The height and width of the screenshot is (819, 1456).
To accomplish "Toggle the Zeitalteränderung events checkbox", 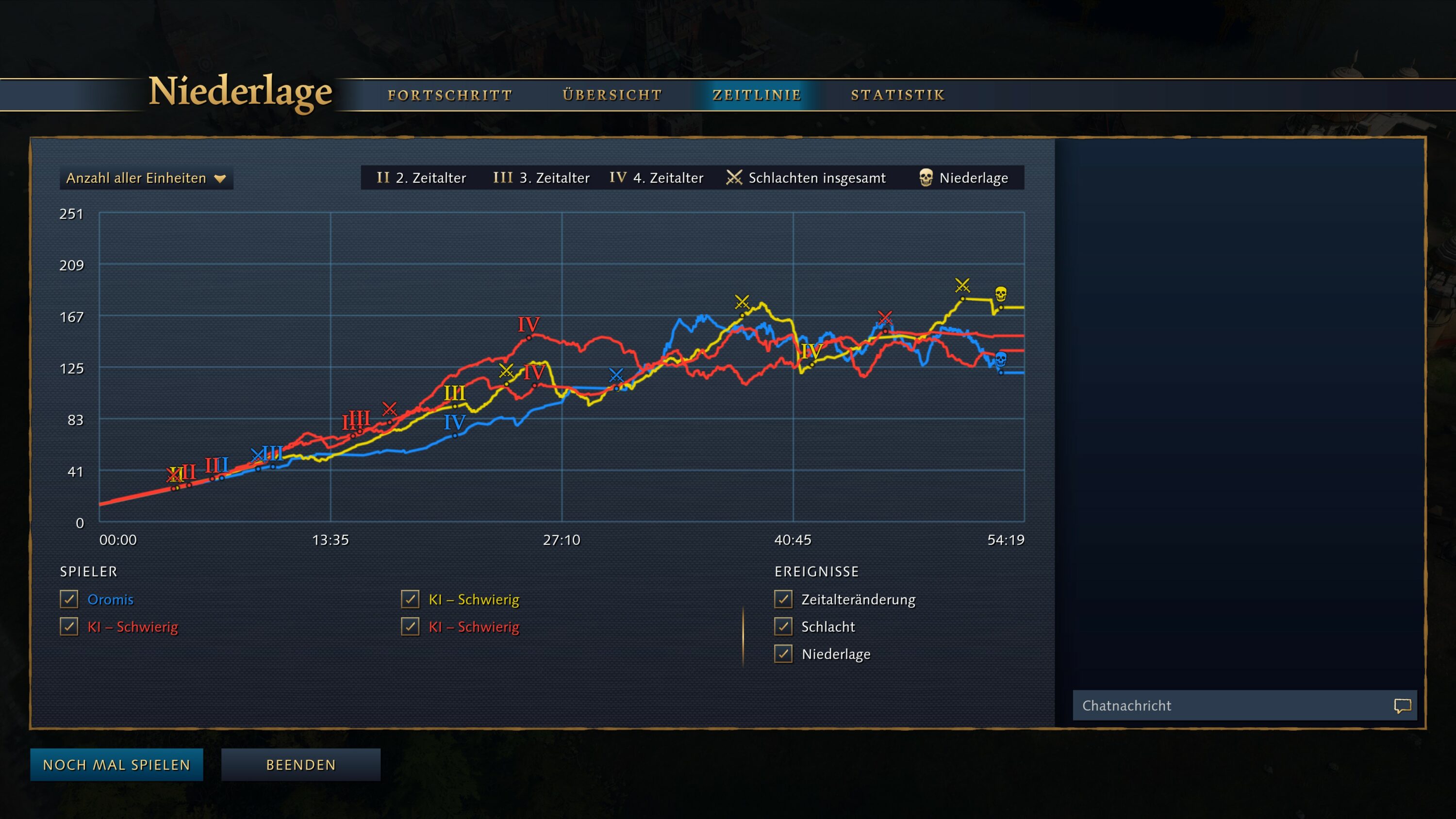I will point(783,599).
